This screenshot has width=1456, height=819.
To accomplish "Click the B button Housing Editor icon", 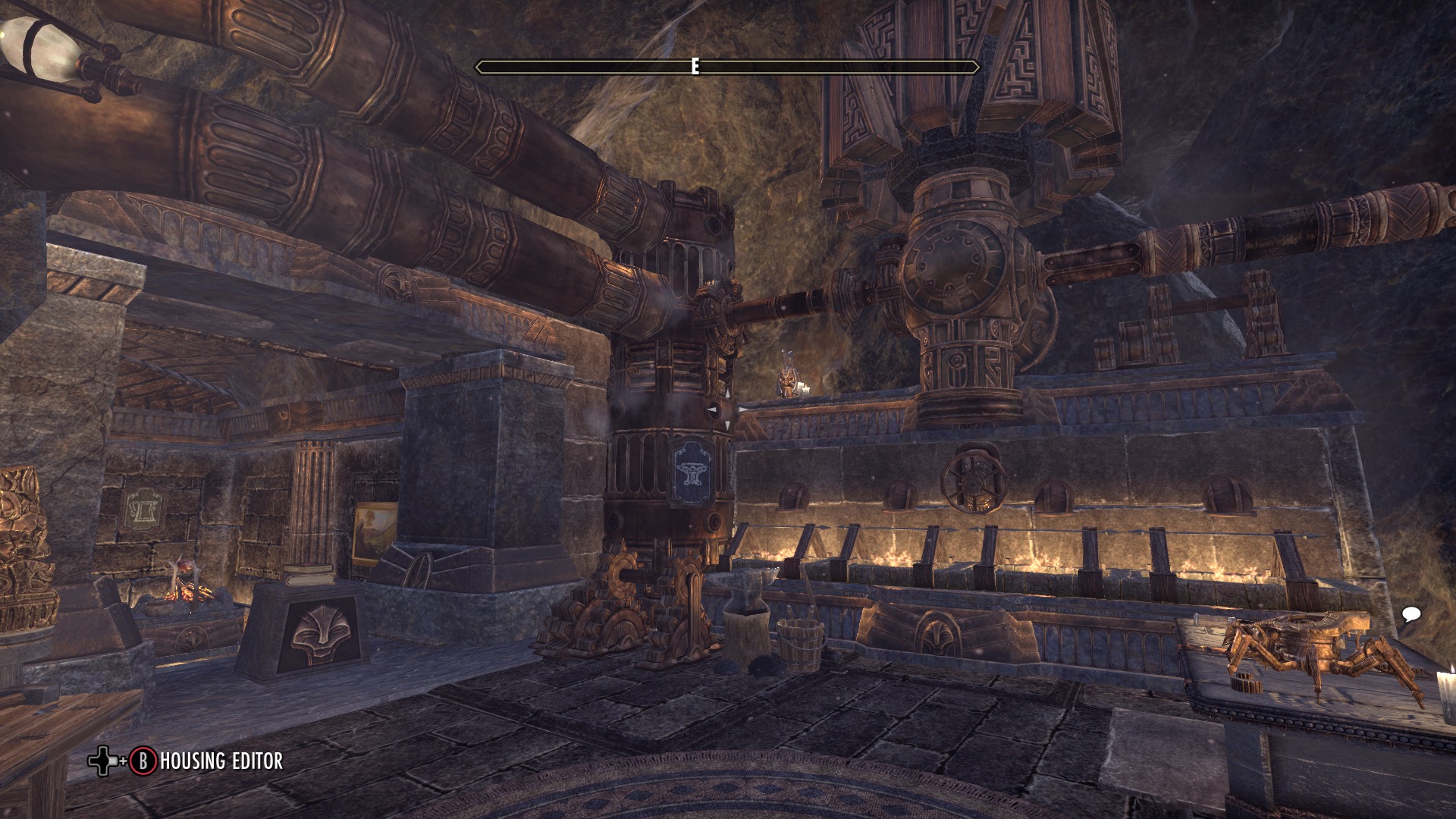I will pyautogui.click(x=143, y=760).
